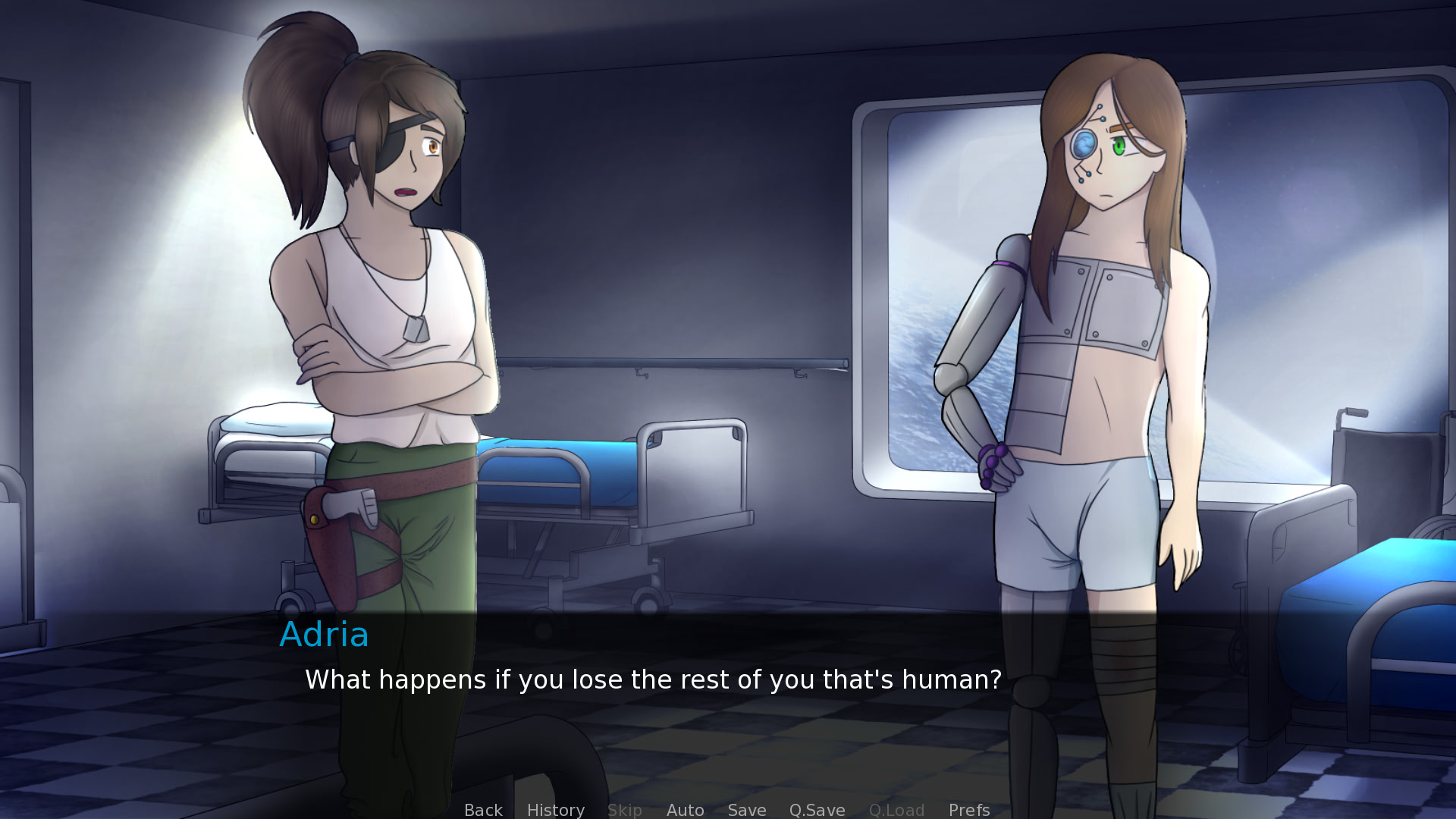1456x819 pixels.
Task: Quick load using Q.Load
Action: 896,809
